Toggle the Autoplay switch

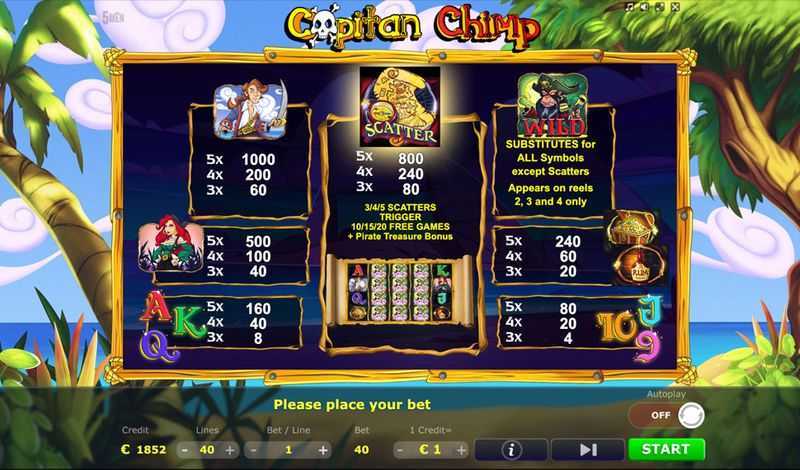676,415
